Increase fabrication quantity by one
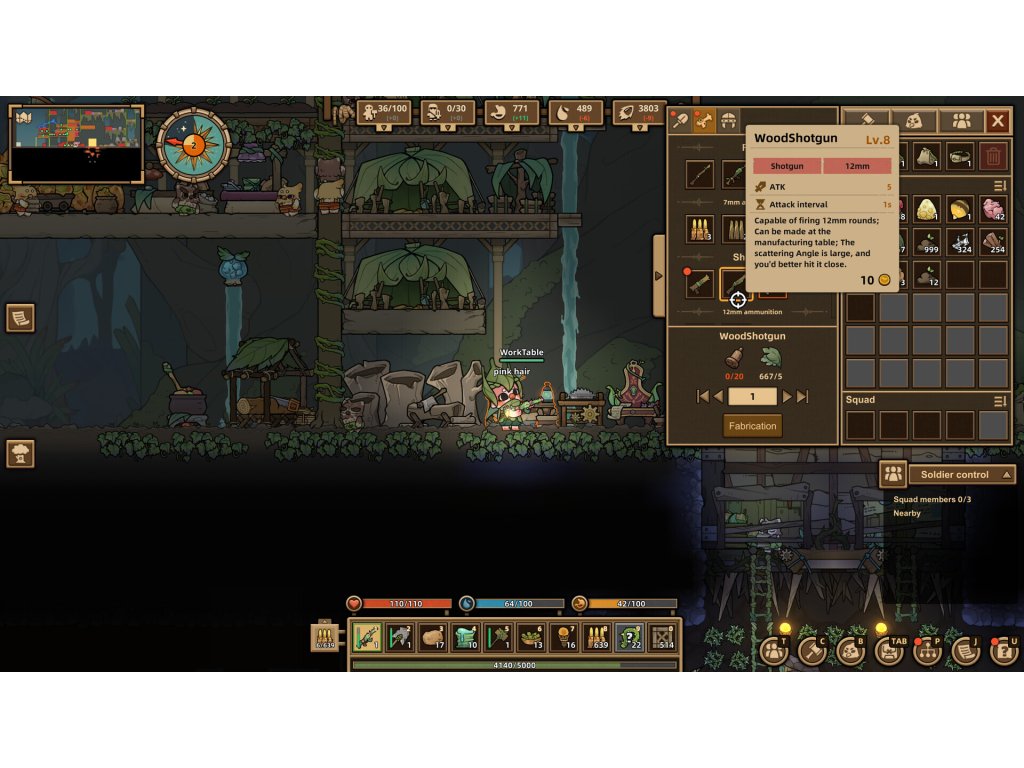The height and width of the screenshot is (768, 1024). (x=787, y=397)
